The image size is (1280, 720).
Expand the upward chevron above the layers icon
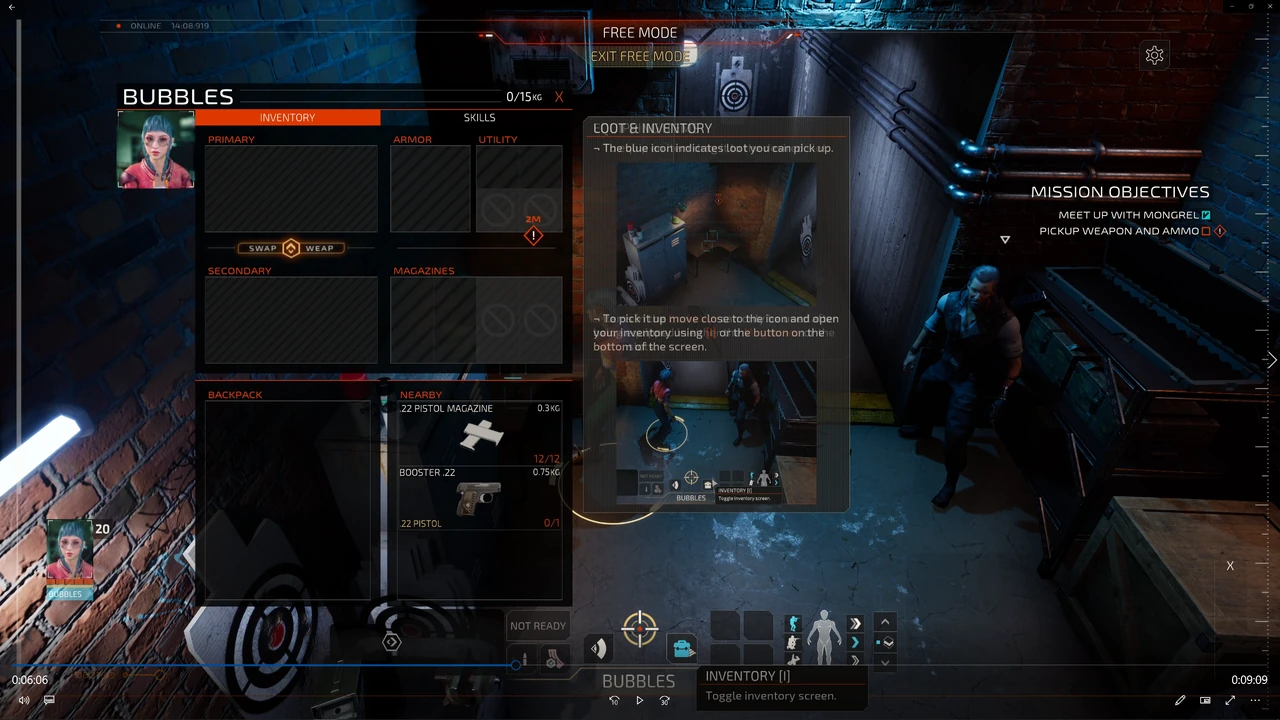[x=883, y=622]
